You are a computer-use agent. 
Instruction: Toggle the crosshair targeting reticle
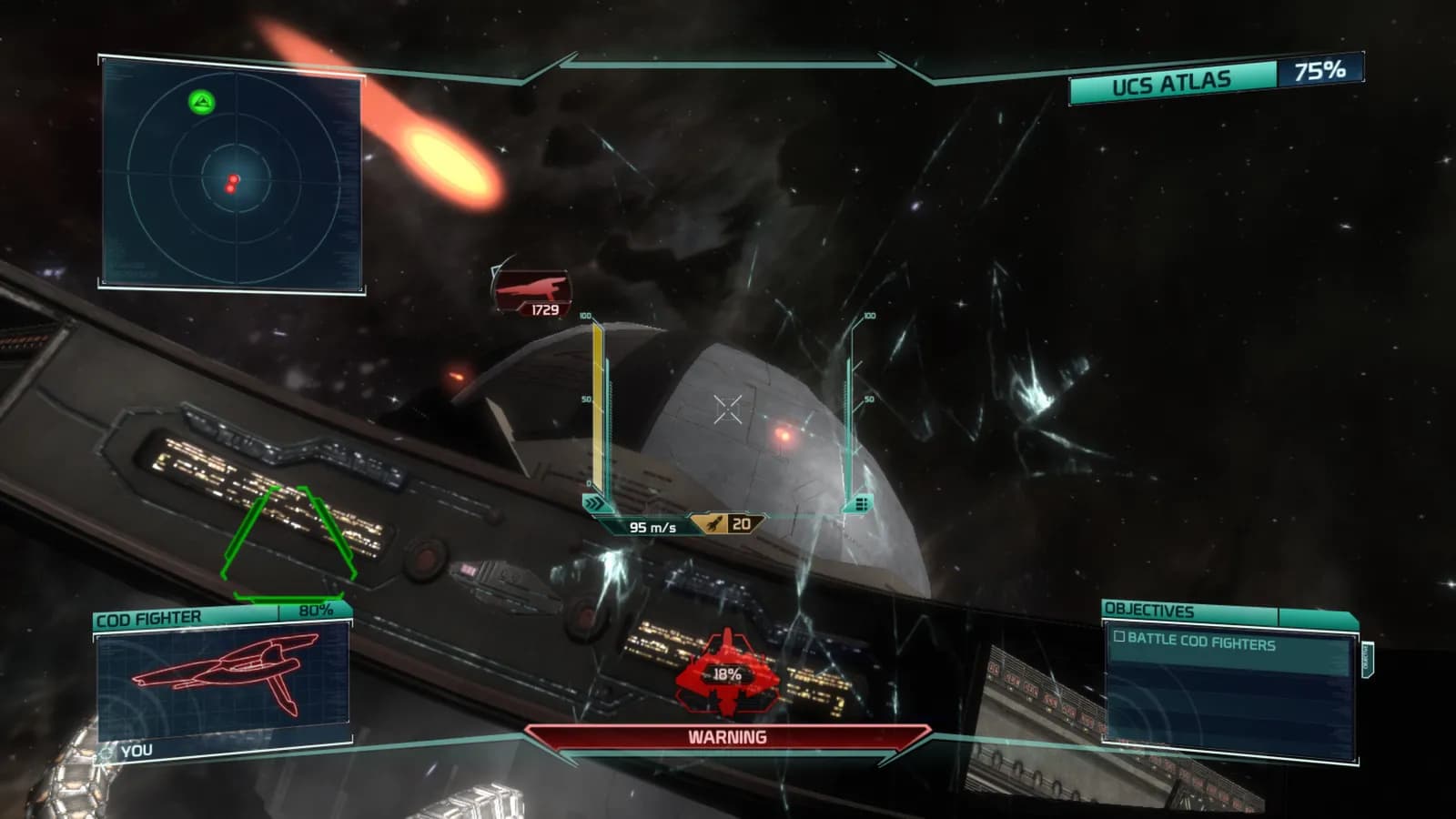tap(728, 409)
